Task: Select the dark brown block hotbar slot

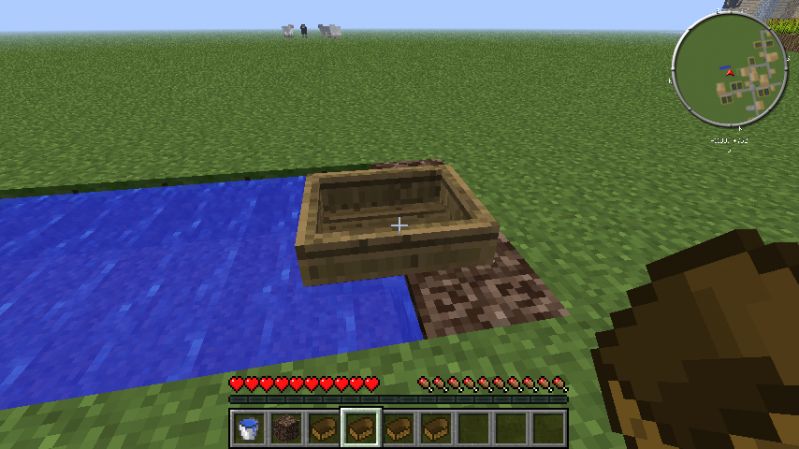Action: (286, 428)
